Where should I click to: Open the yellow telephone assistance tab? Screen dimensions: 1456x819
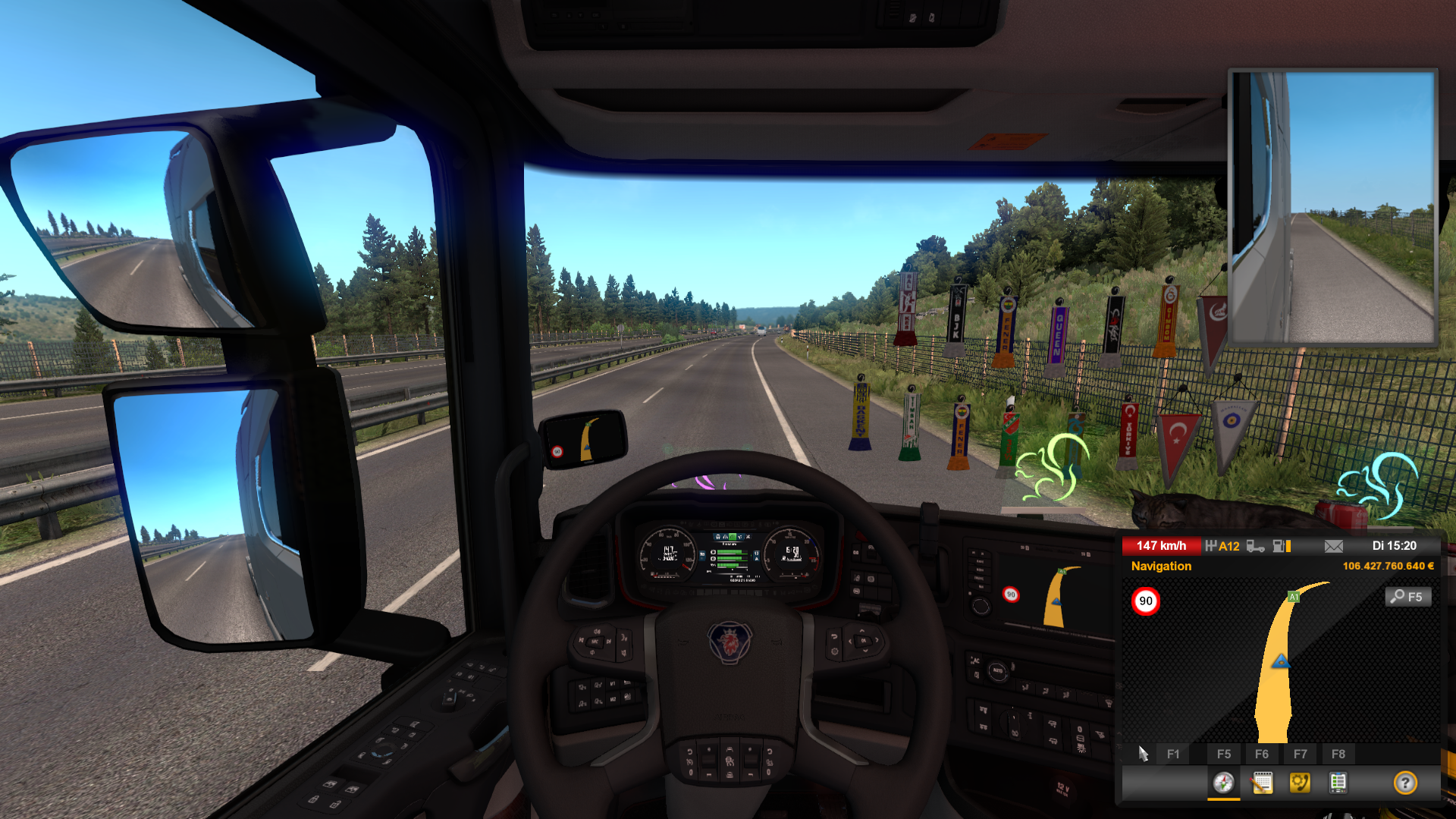point(1300,783)
